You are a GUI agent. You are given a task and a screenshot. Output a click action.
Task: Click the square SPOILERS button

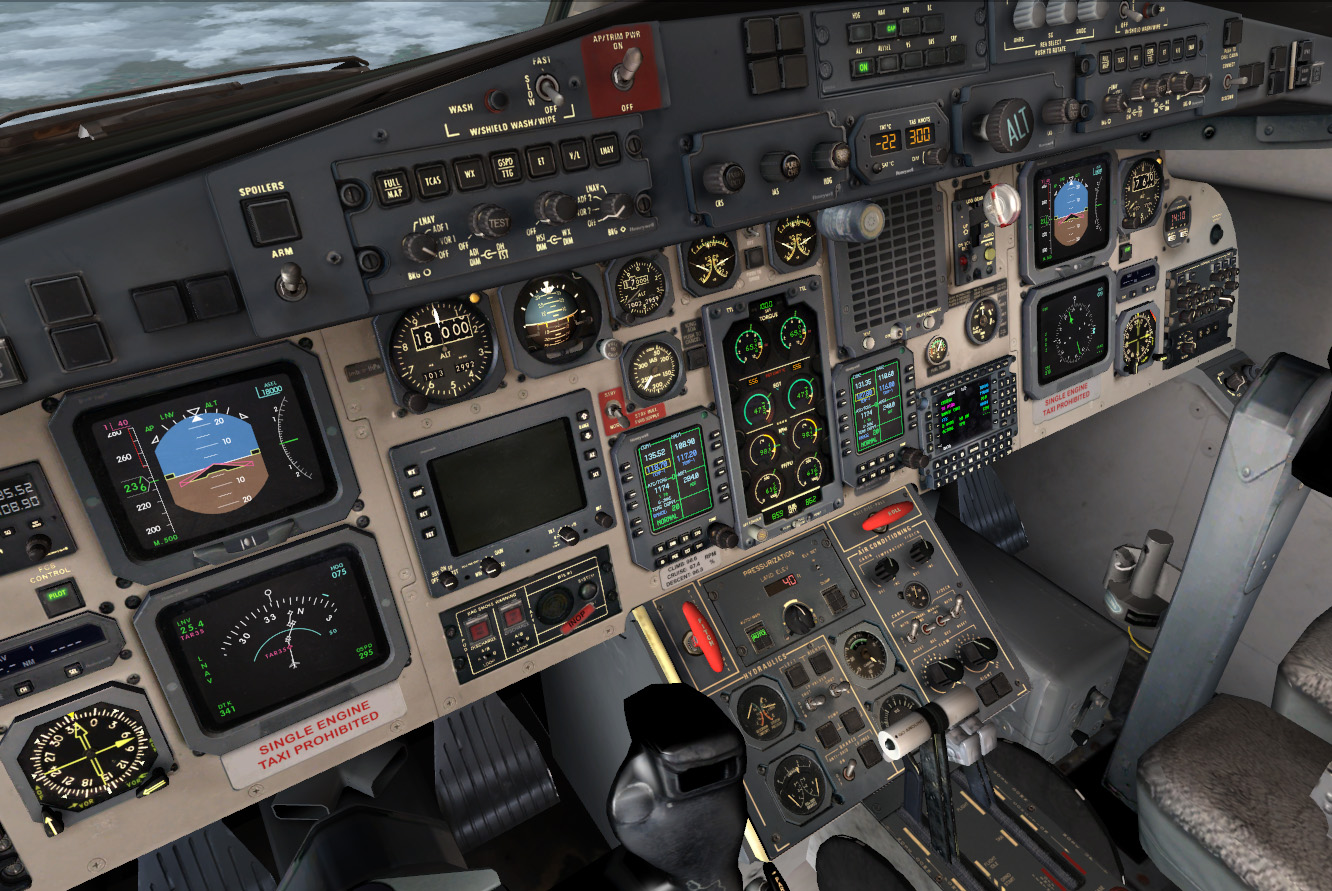[270, 220]
